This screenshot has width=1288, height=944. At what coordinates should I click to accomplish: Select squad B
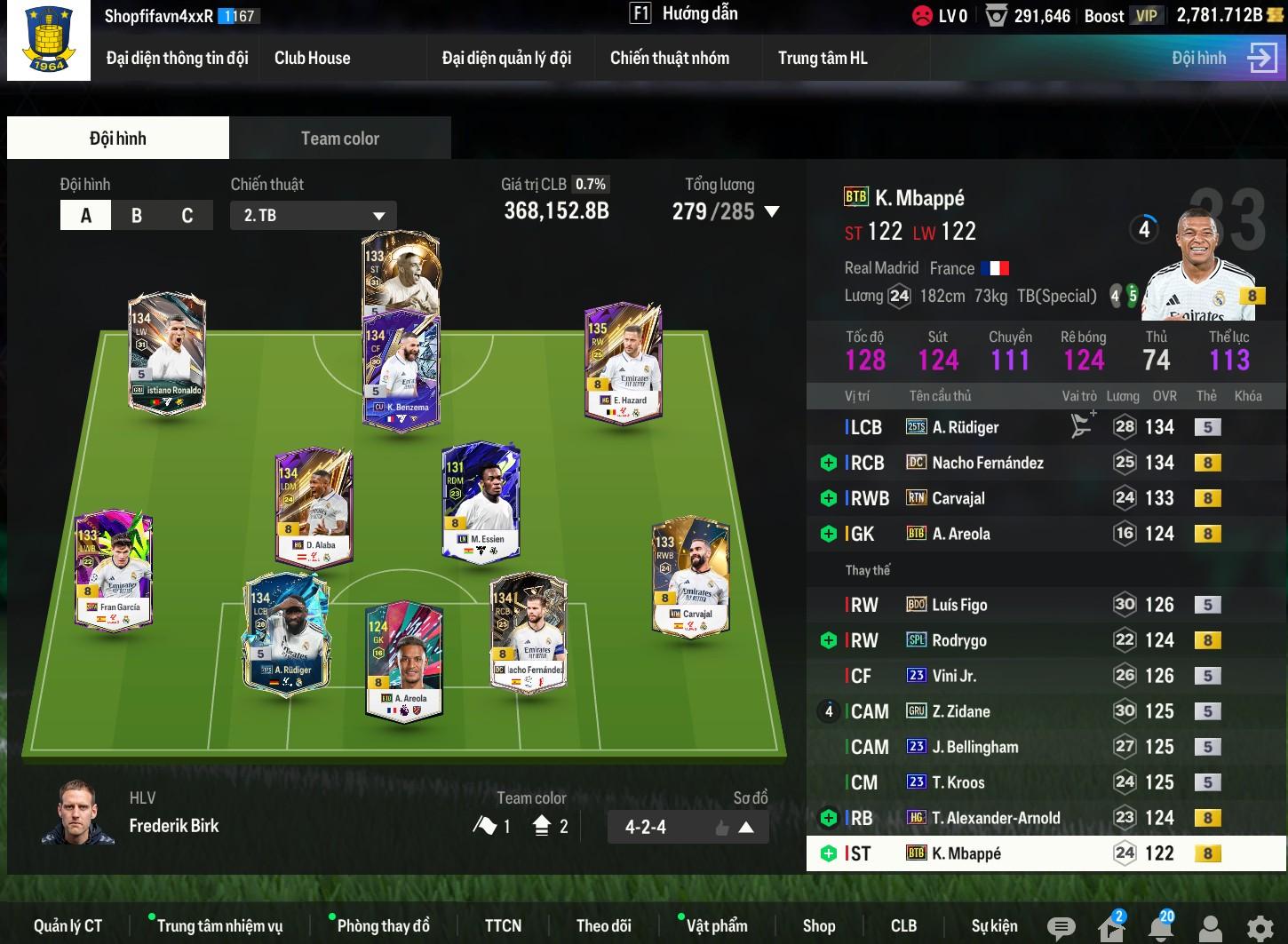pos(137,216)
